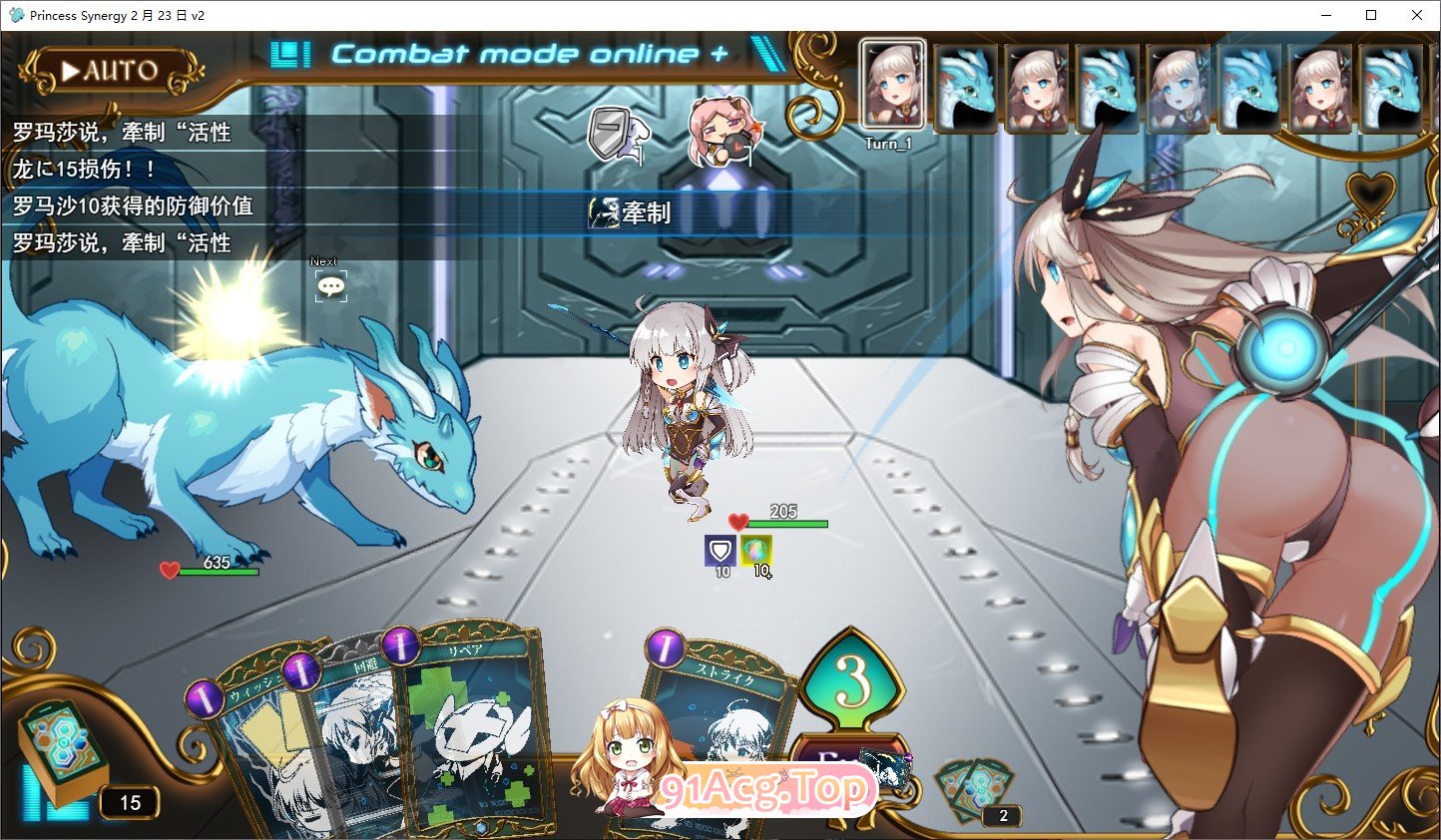This screenshot has height=840, width=1441.
Task: Select the first dragon portrait in the top row
Action: click(x=965, y=87)
